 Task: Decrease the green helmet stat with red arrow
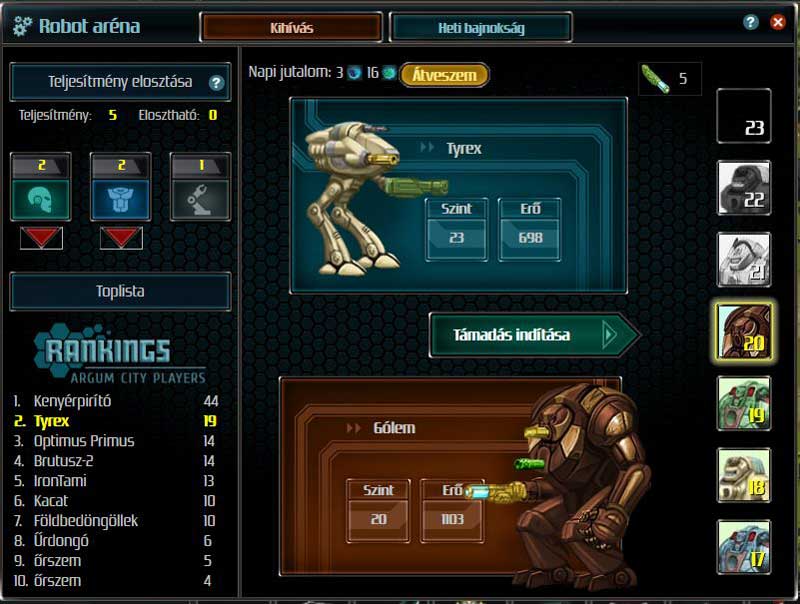tap(41, 238)
